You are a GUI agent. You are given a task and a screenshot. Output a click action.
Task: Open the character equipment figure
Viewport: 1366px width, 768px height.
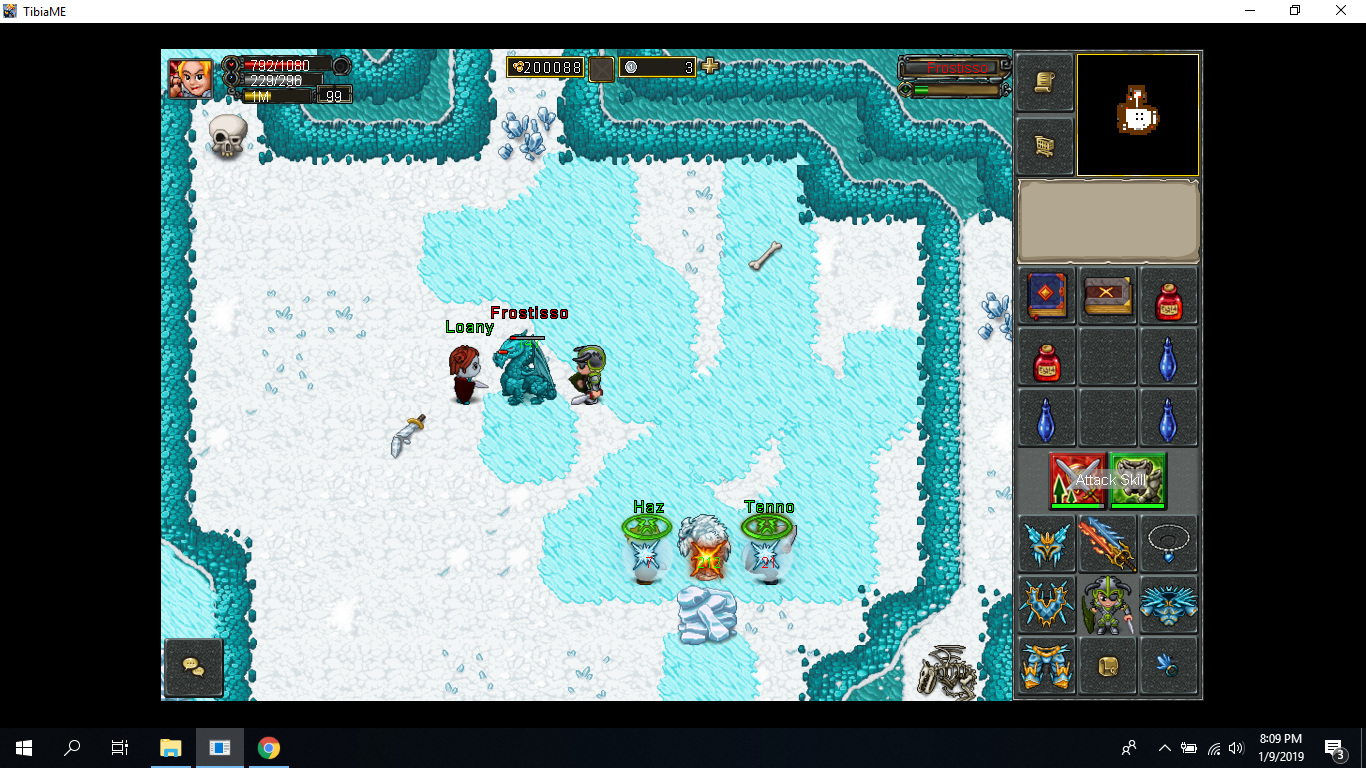point(1108,605)
